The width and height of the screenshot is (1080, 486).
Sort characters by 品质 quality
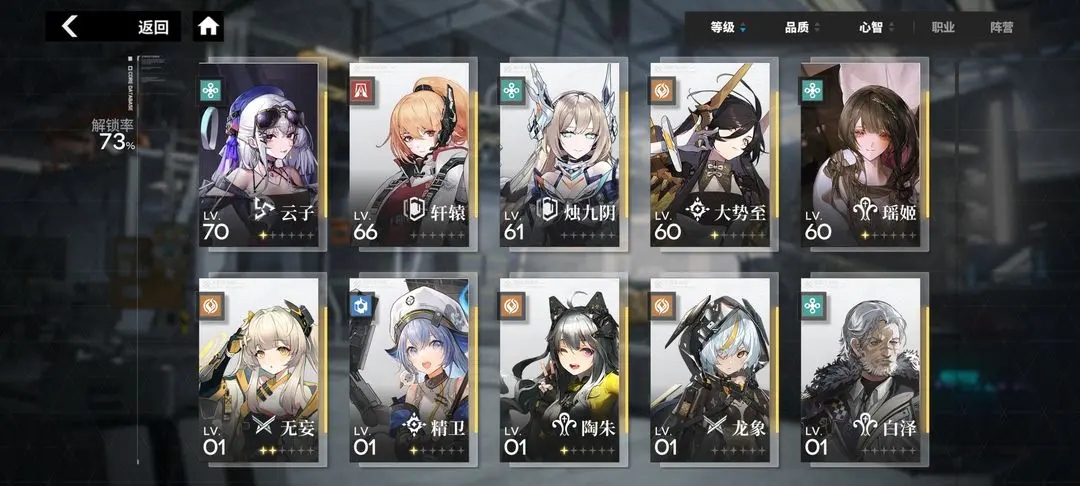(802, 27)
